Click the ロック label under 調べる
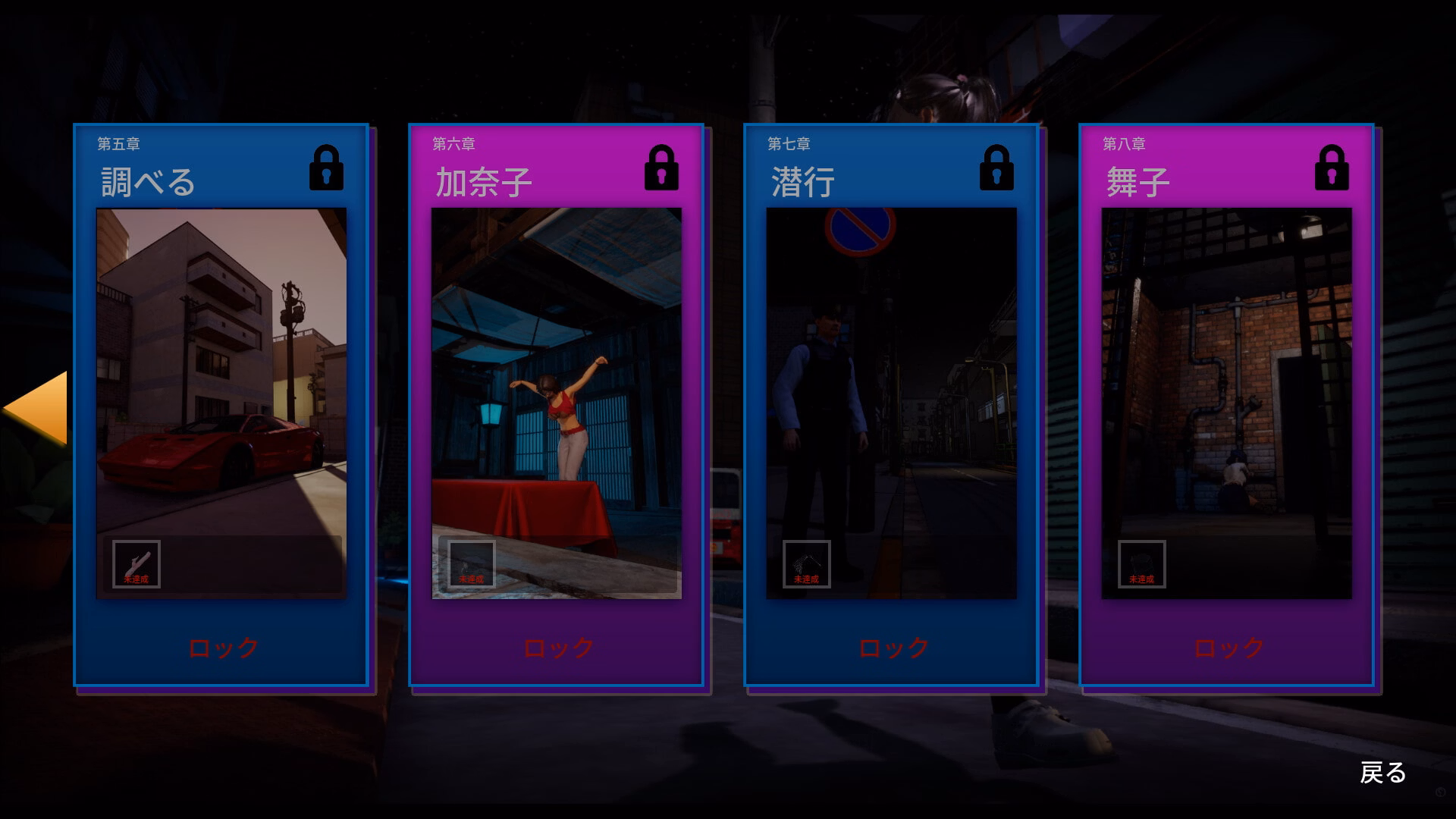1456x819 pixels. tap(222, 647)
